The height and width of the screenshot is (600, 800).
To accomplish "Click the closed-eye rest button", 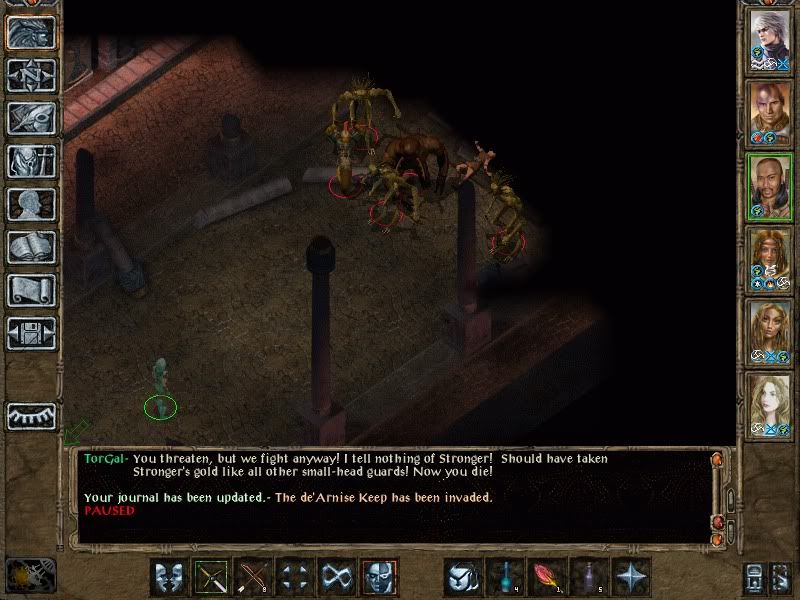I will coord(32,416).
